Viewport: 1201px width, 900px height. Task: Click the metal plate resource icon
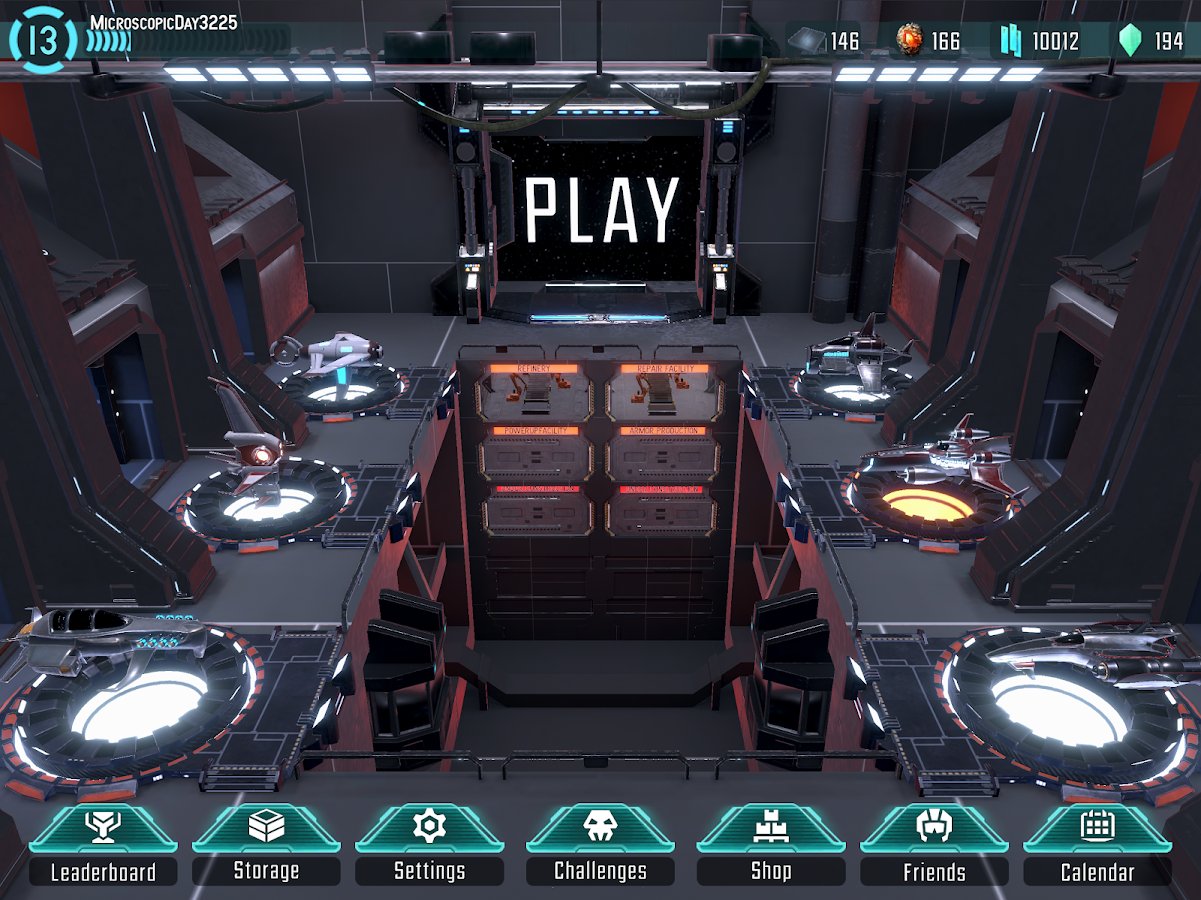coord(806,41)
